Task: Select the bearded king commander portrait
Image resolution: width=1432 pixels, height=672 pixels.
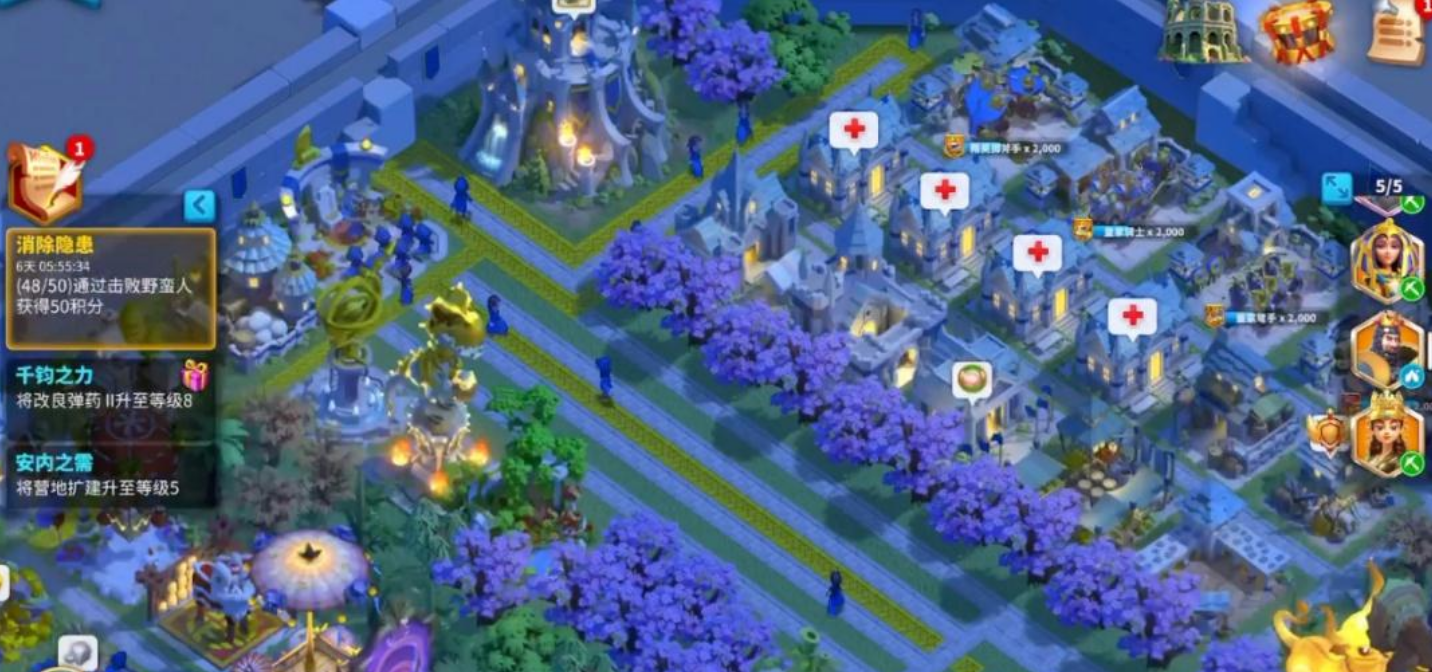Action: (x=1386, y=349)
